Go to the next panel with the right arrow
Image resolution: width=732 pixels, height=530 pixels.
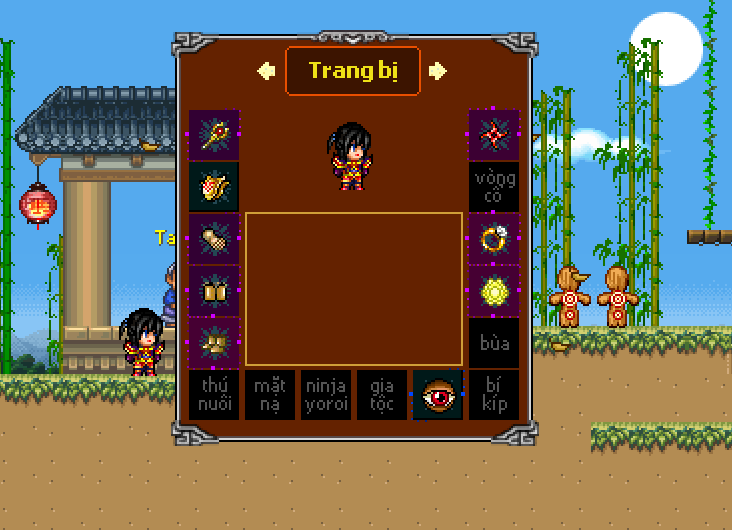[x=437, y=71]
